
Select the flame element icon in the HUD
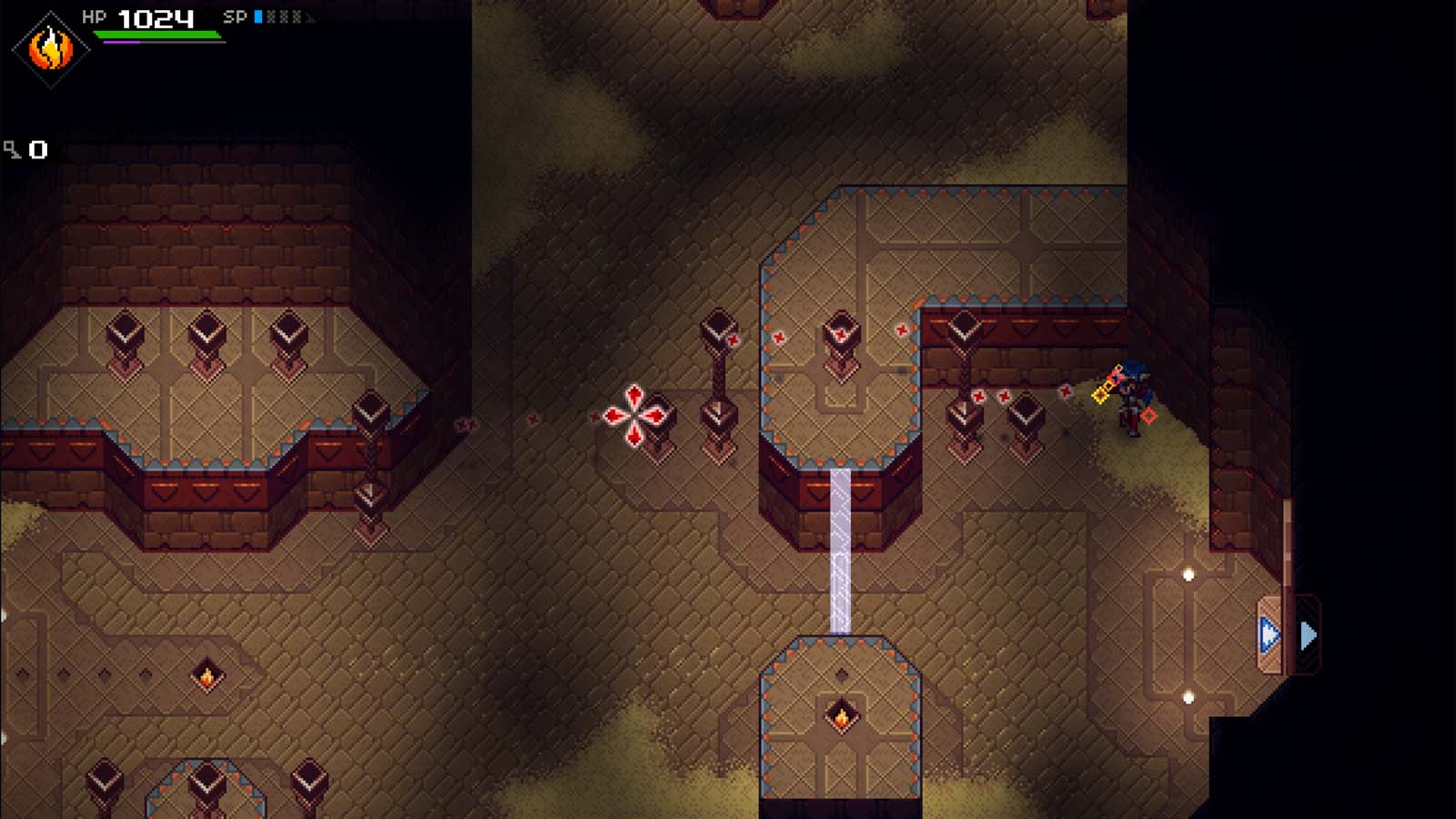pos(50,50)
